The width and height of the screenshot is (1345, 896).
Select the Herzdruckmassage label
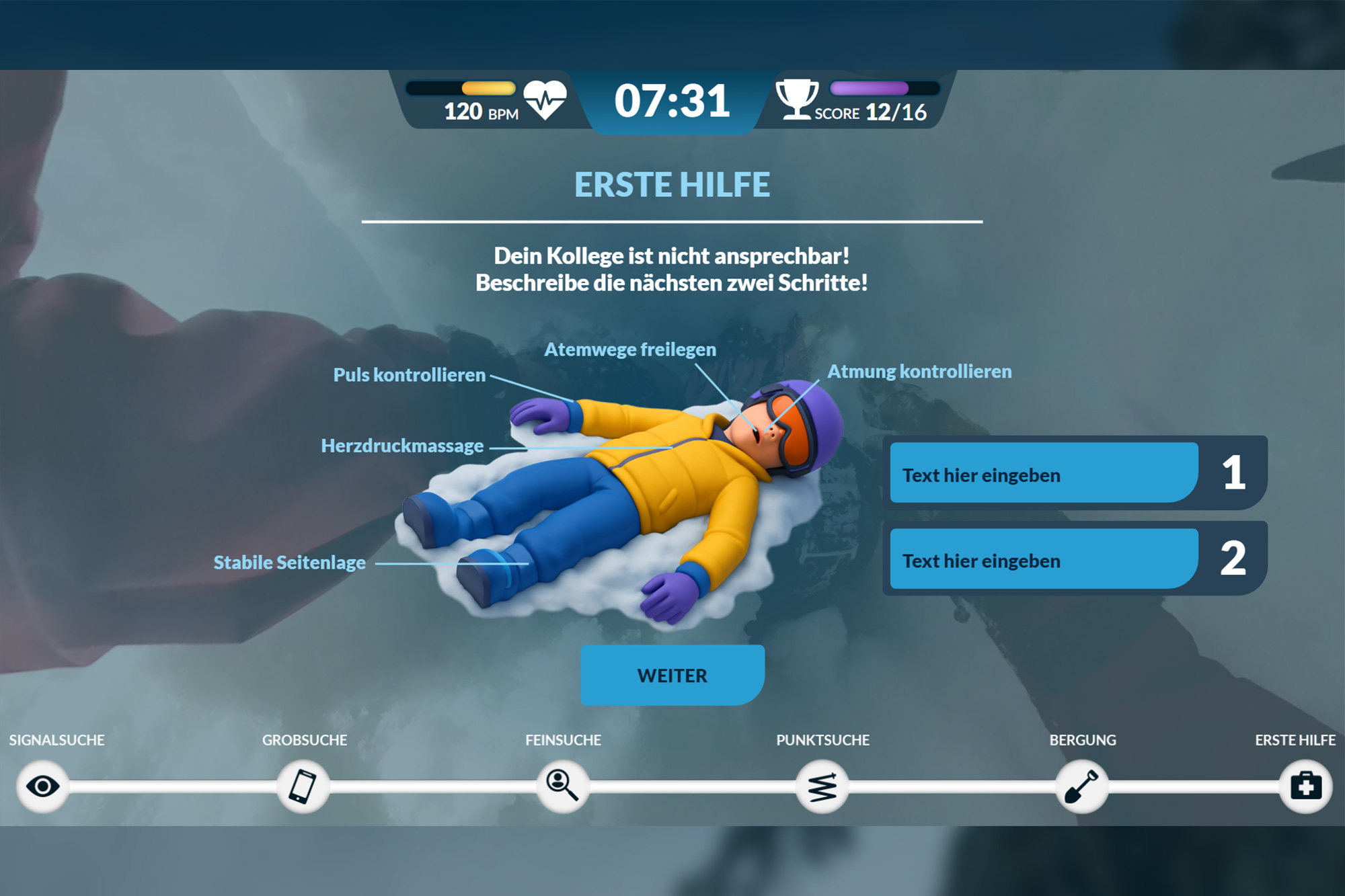click(x=402, y=446)
